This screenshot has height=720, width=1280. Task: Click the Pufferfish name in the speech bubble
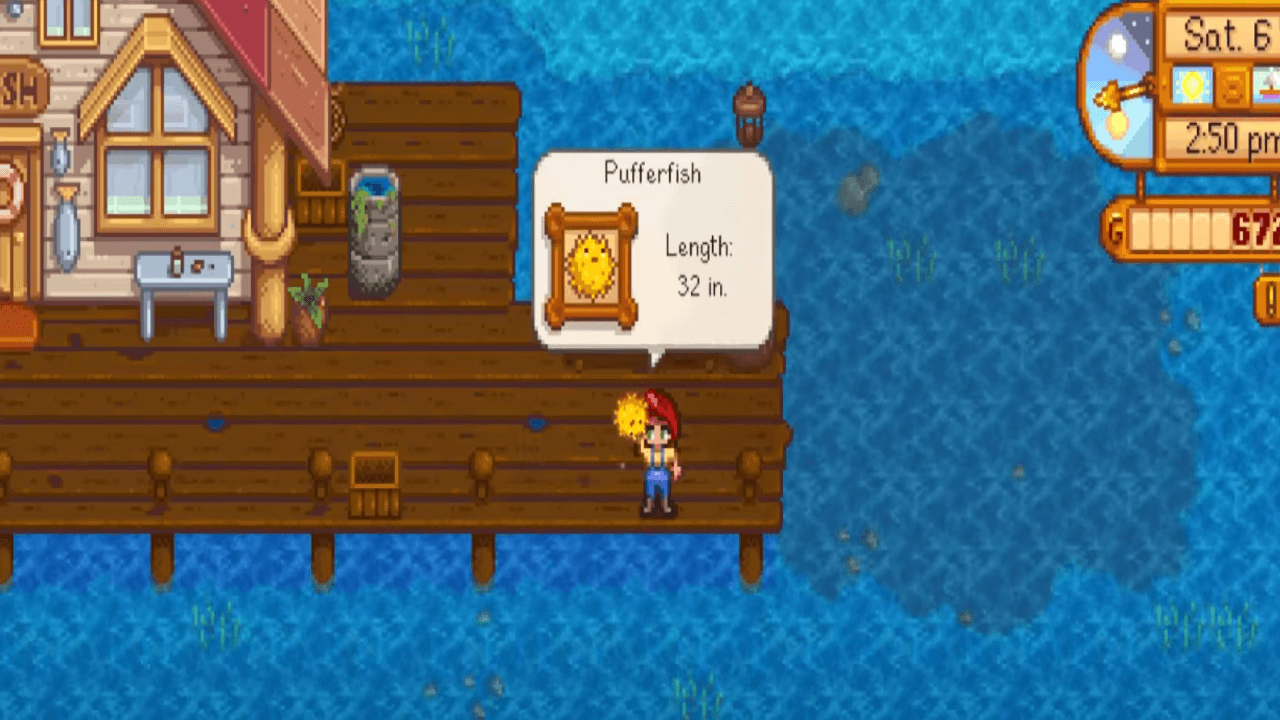653,174
